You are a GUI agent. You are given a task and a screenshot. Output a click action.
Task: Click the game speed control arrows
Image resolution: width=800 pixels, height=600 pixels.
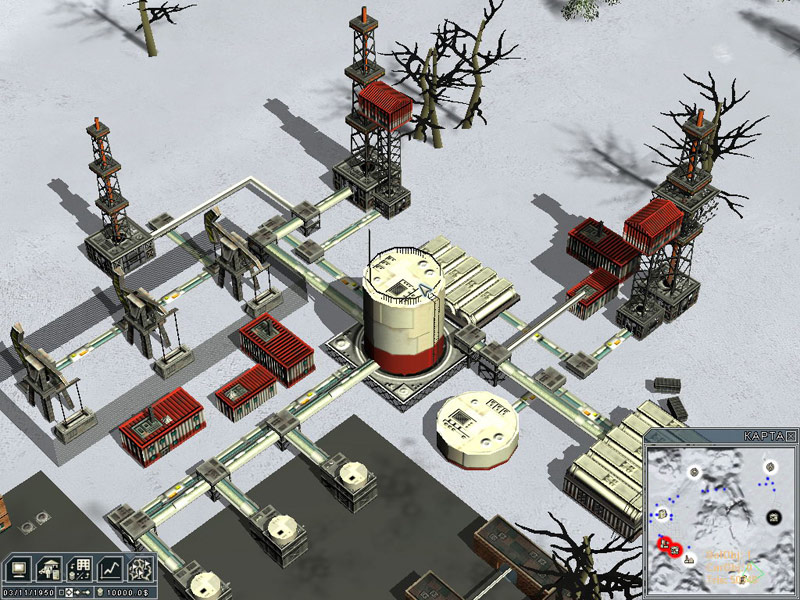click(77, 592)
